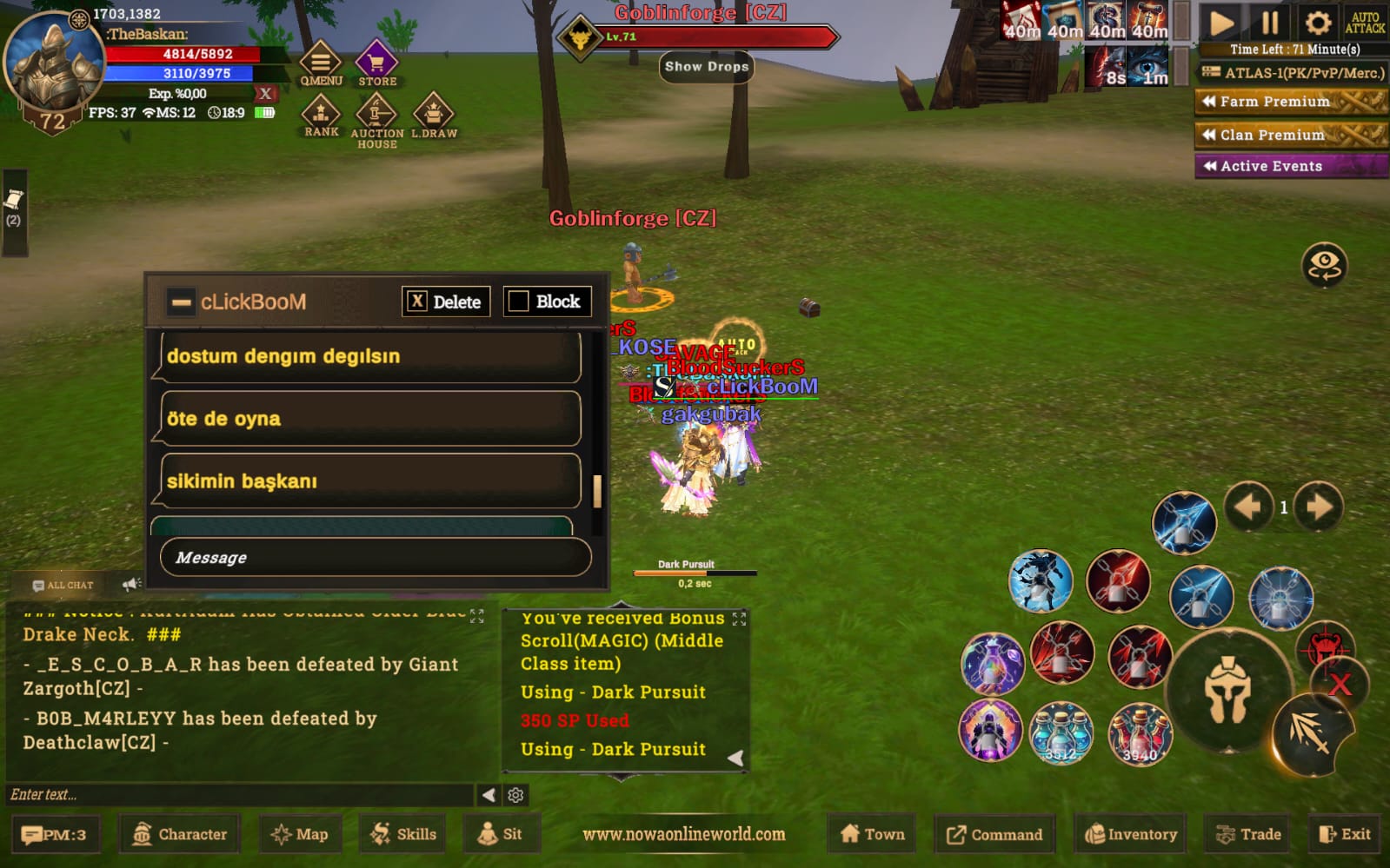This screenshot has height=868, width=1390.
Task: Teleport using the Town button
Action: (873, 834)
